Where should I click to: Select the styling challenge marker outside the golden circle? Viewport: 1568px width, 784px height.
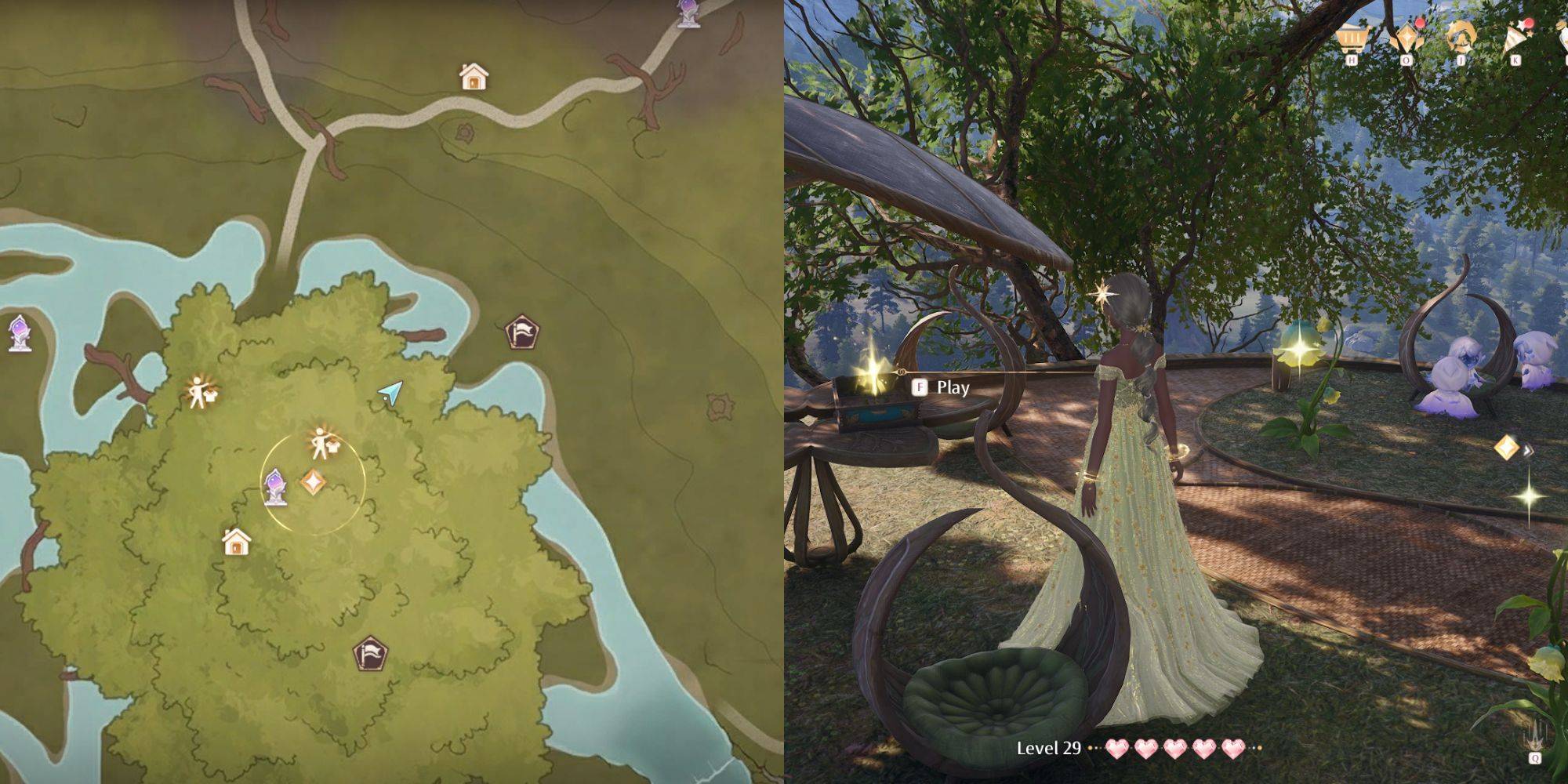tap(199, 392)
